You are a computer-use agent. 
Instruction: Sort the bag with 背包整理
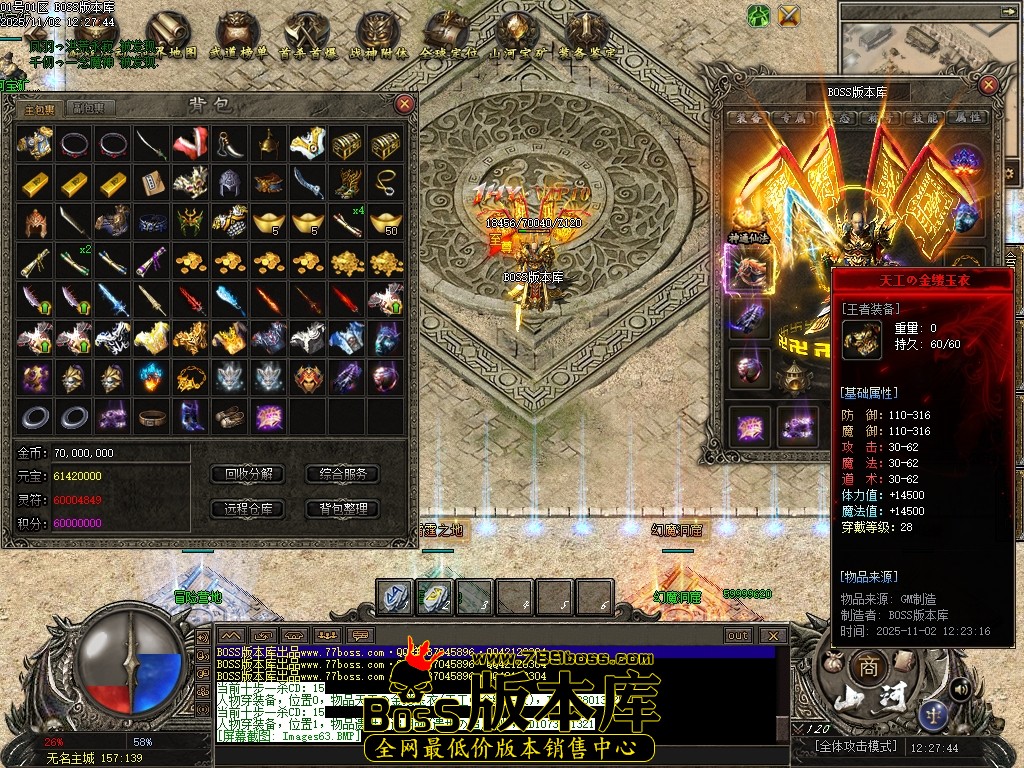pos(342,508)
